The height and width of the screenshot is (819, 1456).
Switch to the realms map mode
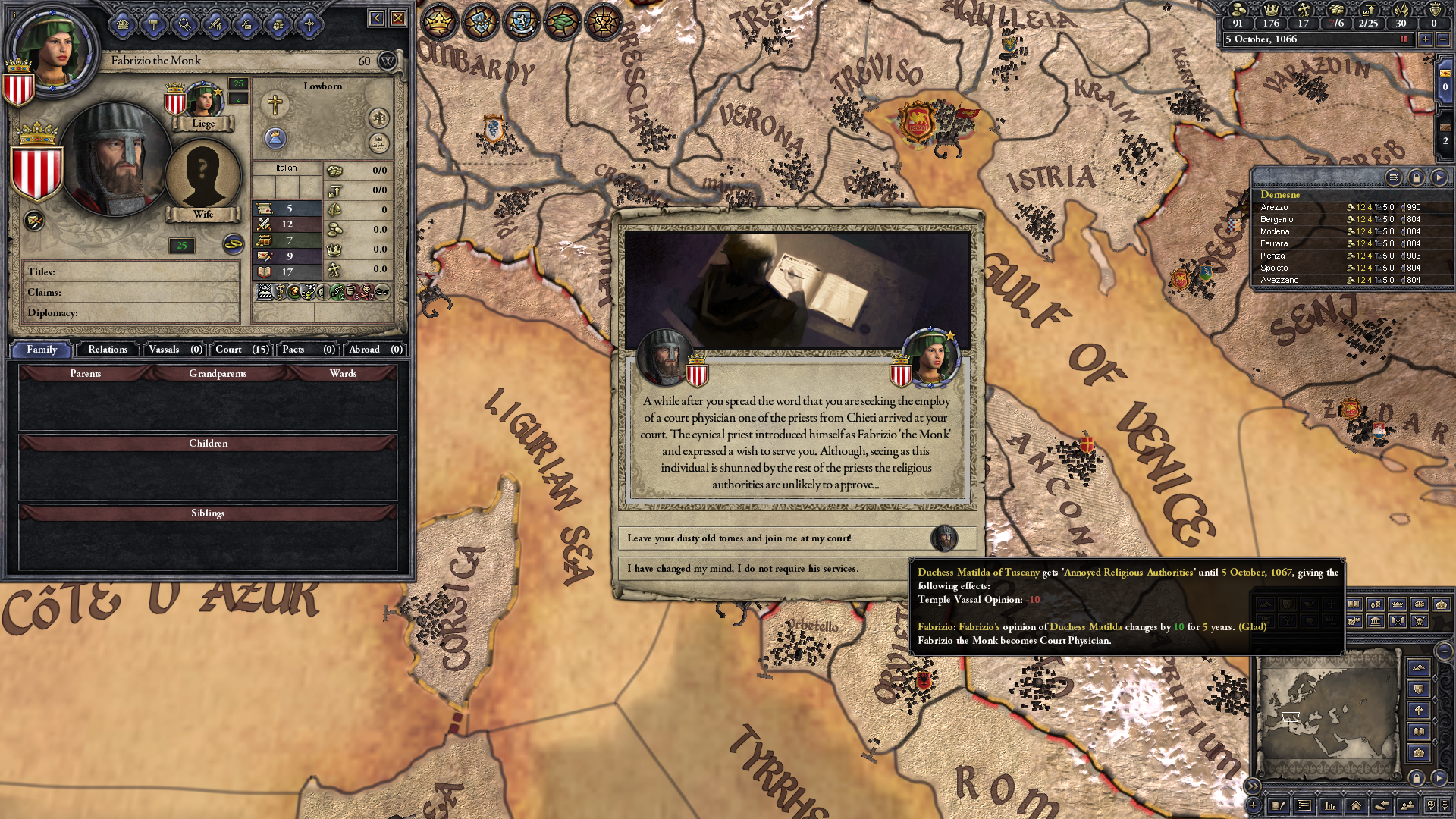(440, 21)
